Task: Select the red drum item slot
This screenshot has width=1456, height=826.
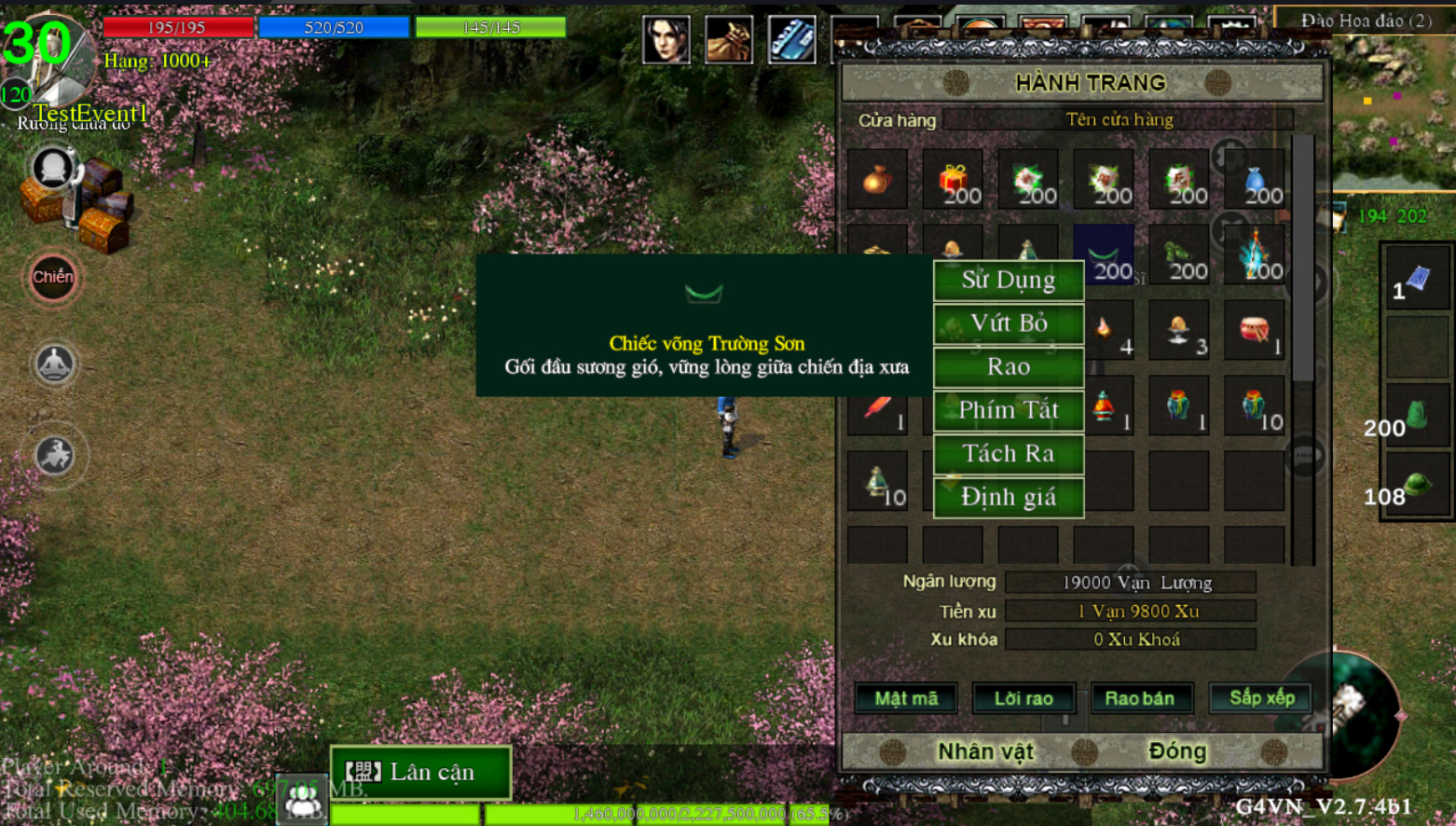Action: pos(1255,330)
